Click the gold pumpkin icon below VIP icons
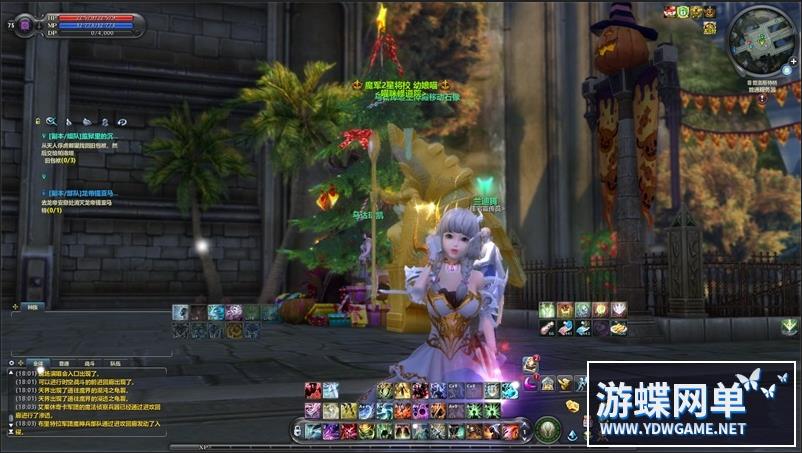Image resolution: width=802 pixels, height=453 pixels. pos(709,28)
